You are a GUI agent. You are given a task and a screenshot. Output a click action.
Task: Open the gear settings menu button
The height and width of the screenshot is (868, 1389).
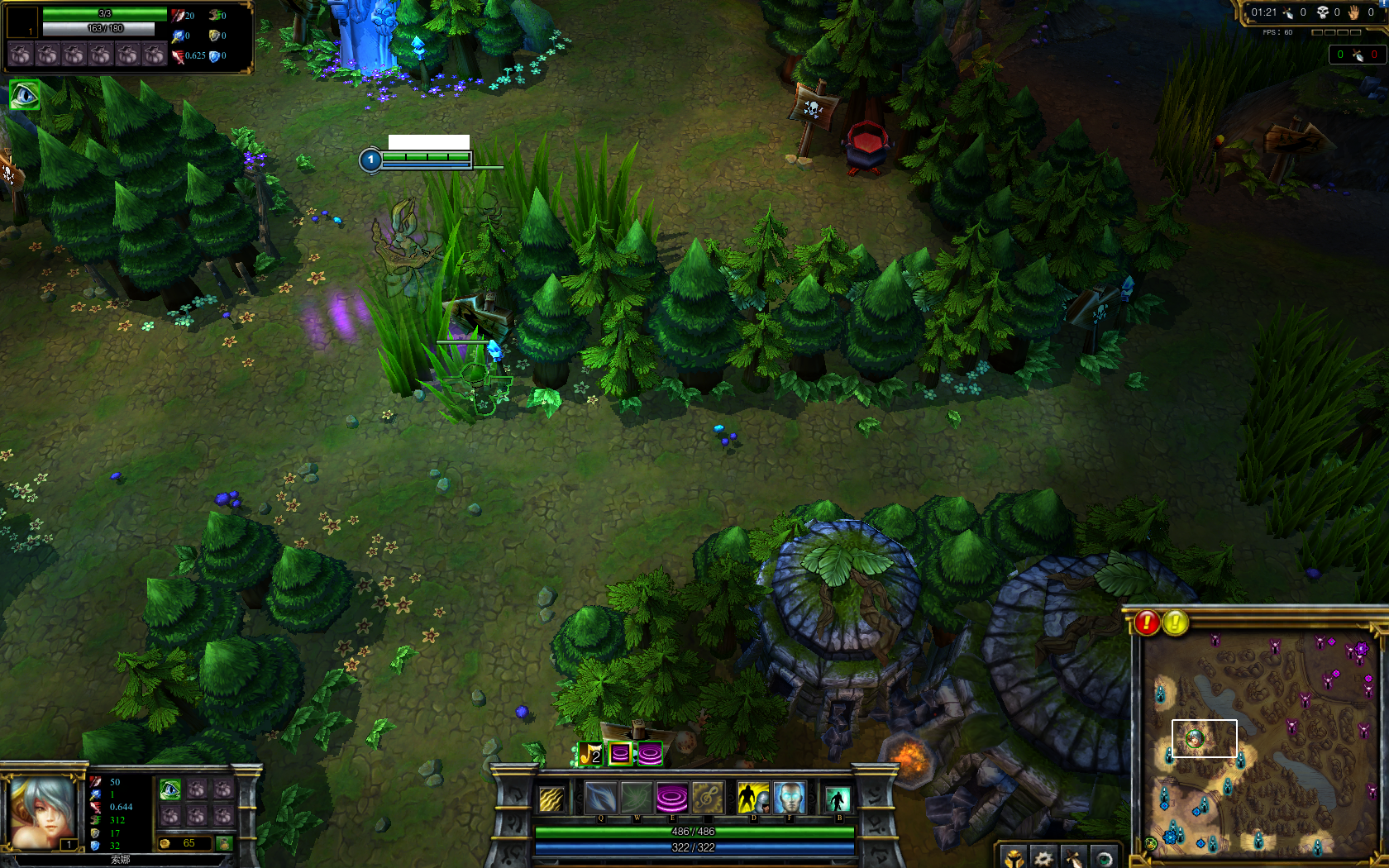click(1043, 858)
